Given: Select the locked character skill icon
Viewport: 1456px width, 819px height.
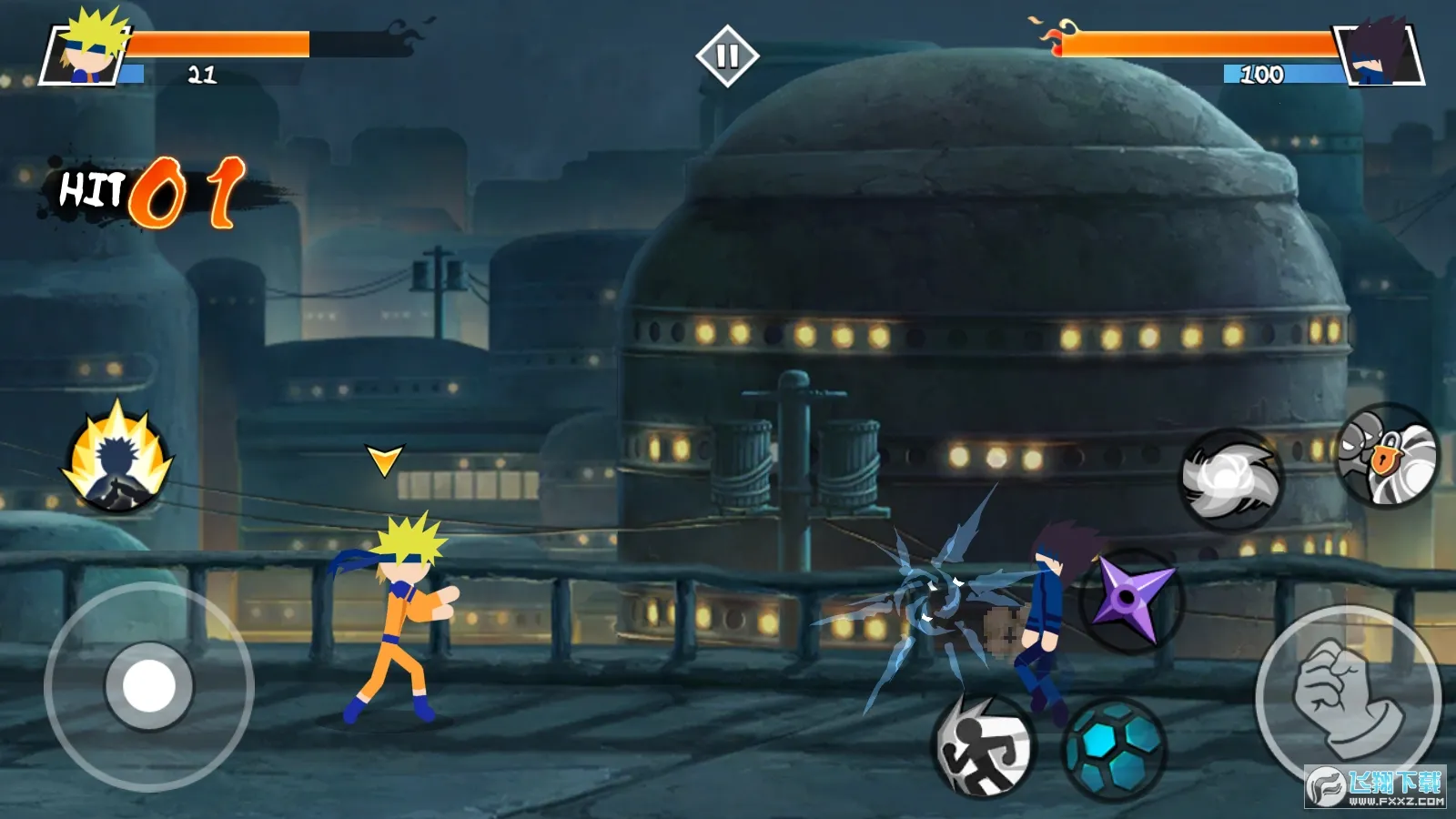Looking at the screenshot, I should (x=1387, y=456).
